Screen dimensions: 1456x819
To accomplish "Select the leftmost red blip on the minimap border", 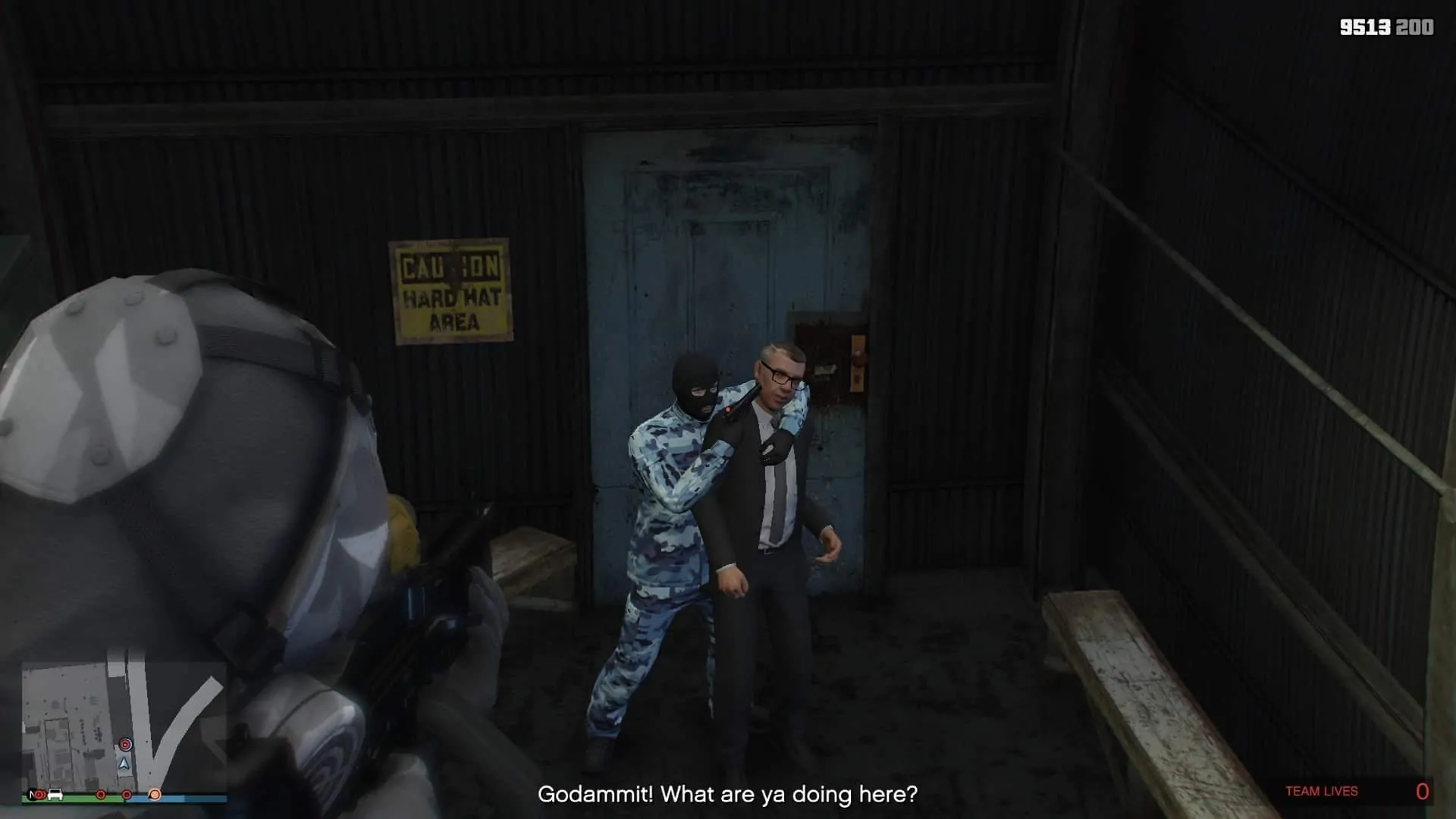I will 39,795.
